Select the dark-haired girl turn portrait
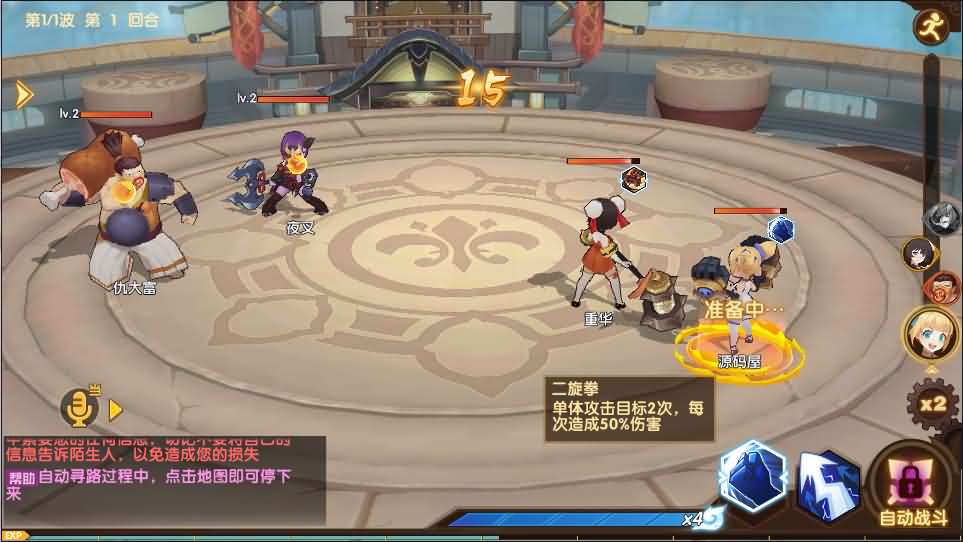The width and height of the screenshot is (963, 542). point(919,254)
